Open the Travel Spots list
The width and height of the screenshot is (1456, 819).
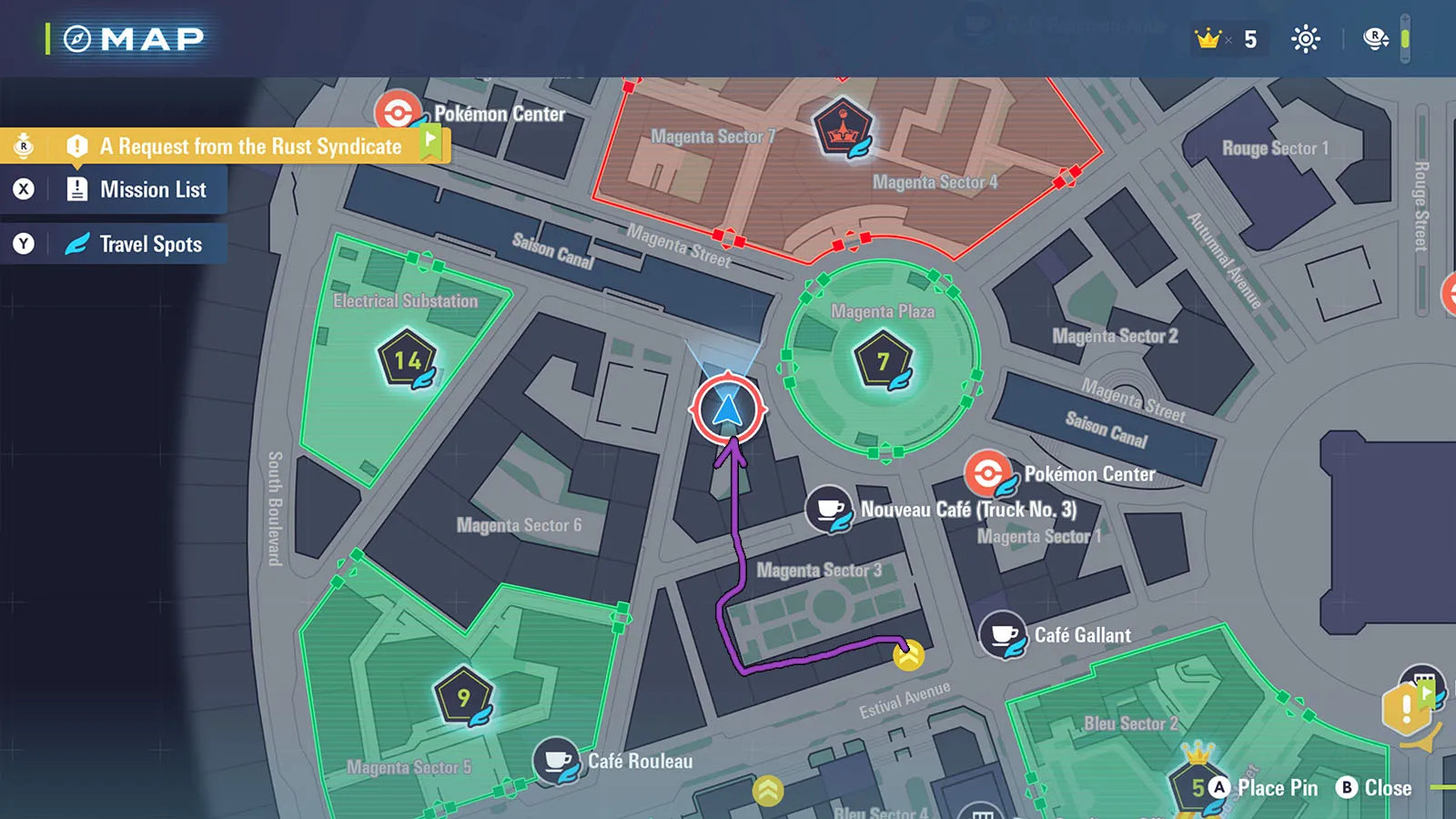[150, 244]
